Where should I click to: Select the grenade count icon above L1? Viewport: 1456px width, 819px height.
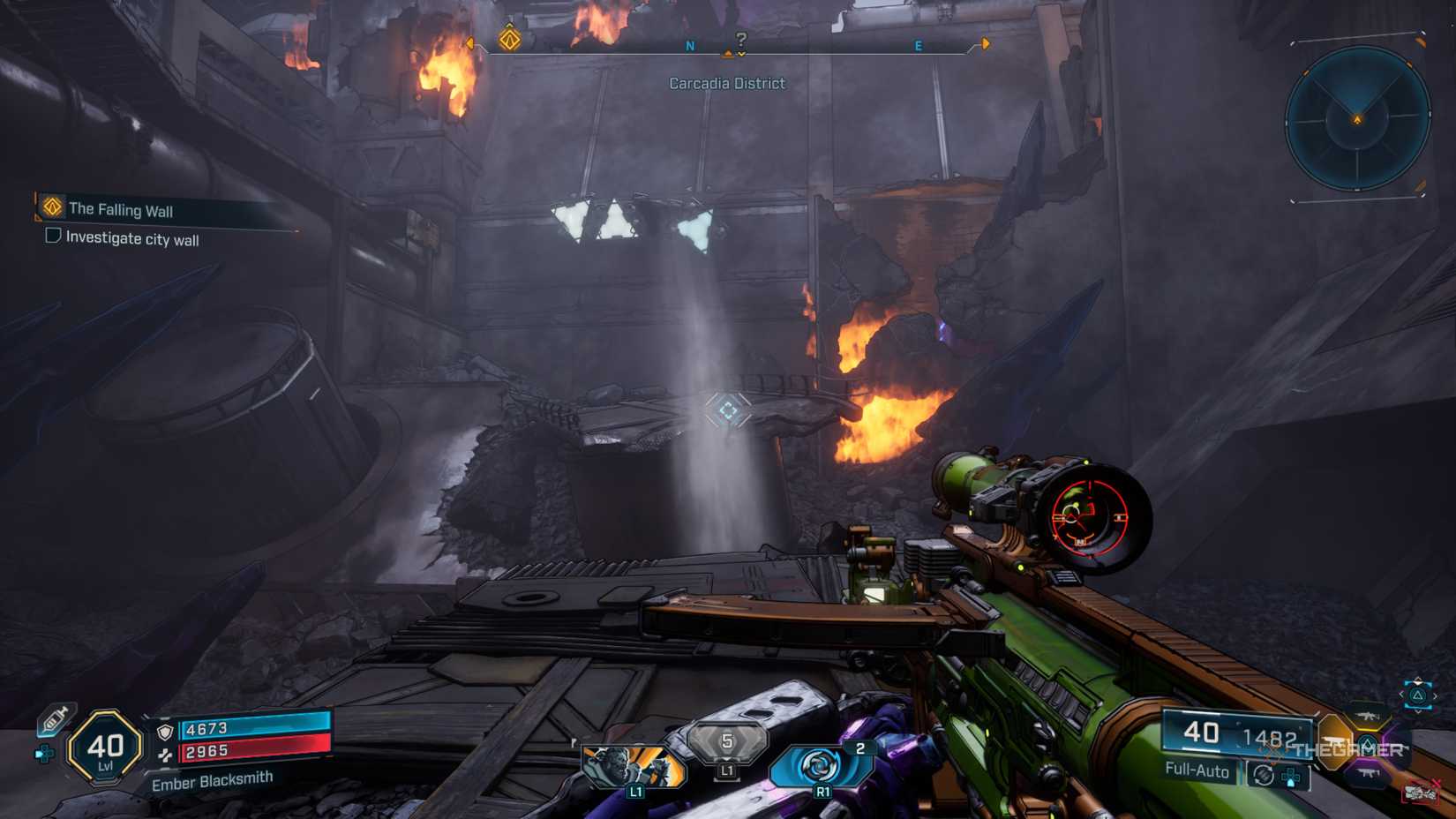(x=728, y=740)
